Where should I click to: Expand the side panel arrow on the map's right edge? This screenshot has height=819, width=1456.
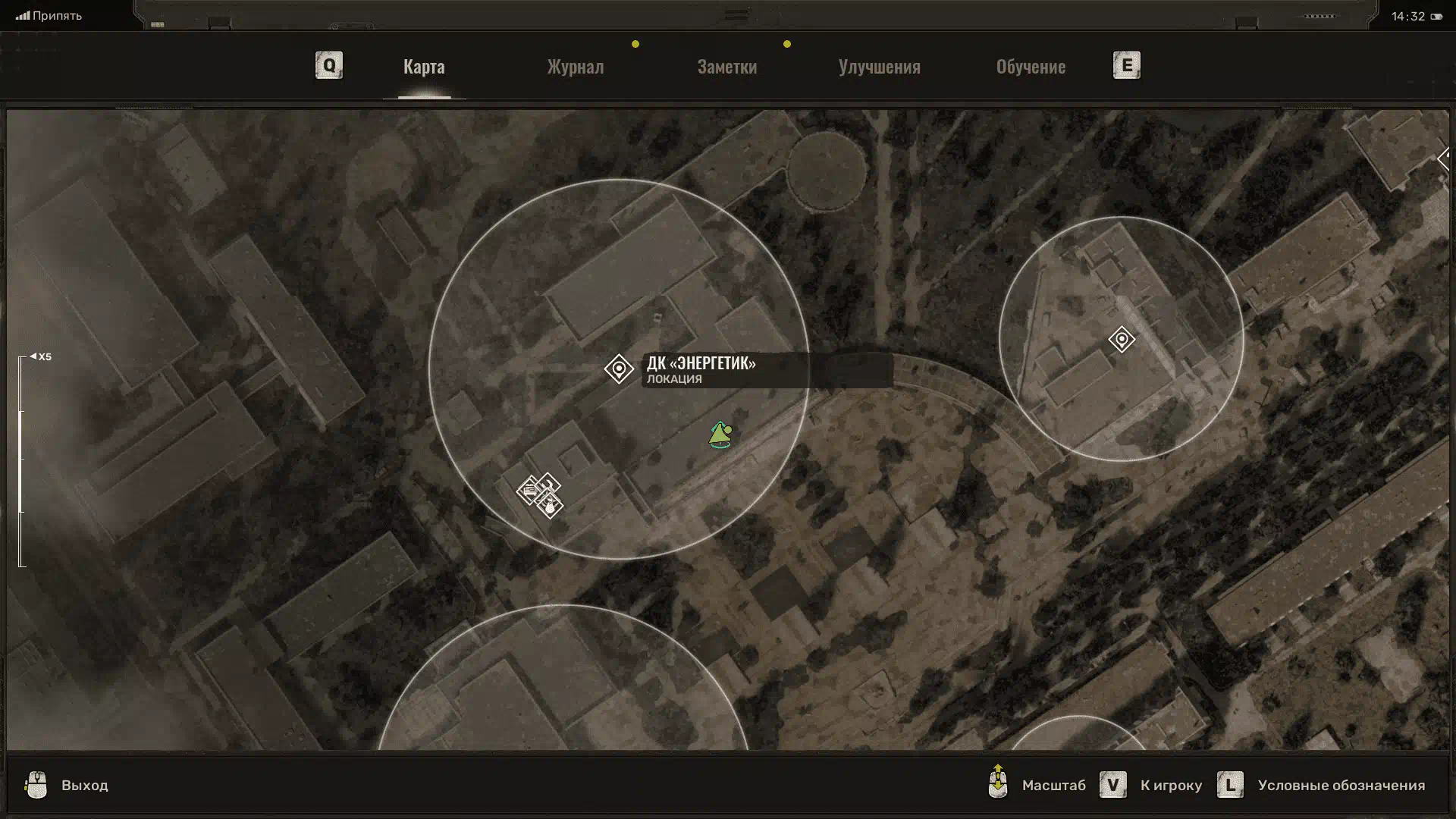tap(1443, 159)
